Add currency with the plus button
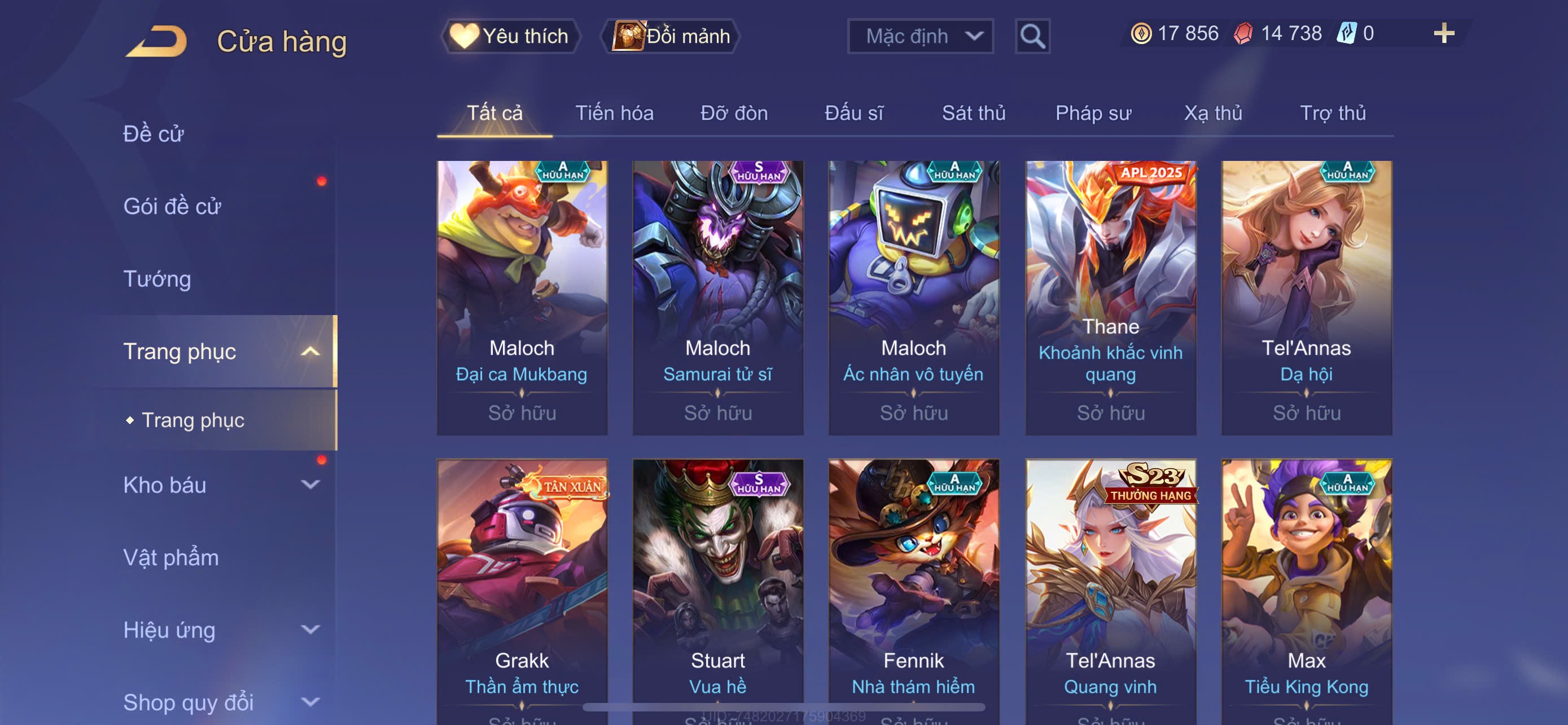 (1443, 33)
